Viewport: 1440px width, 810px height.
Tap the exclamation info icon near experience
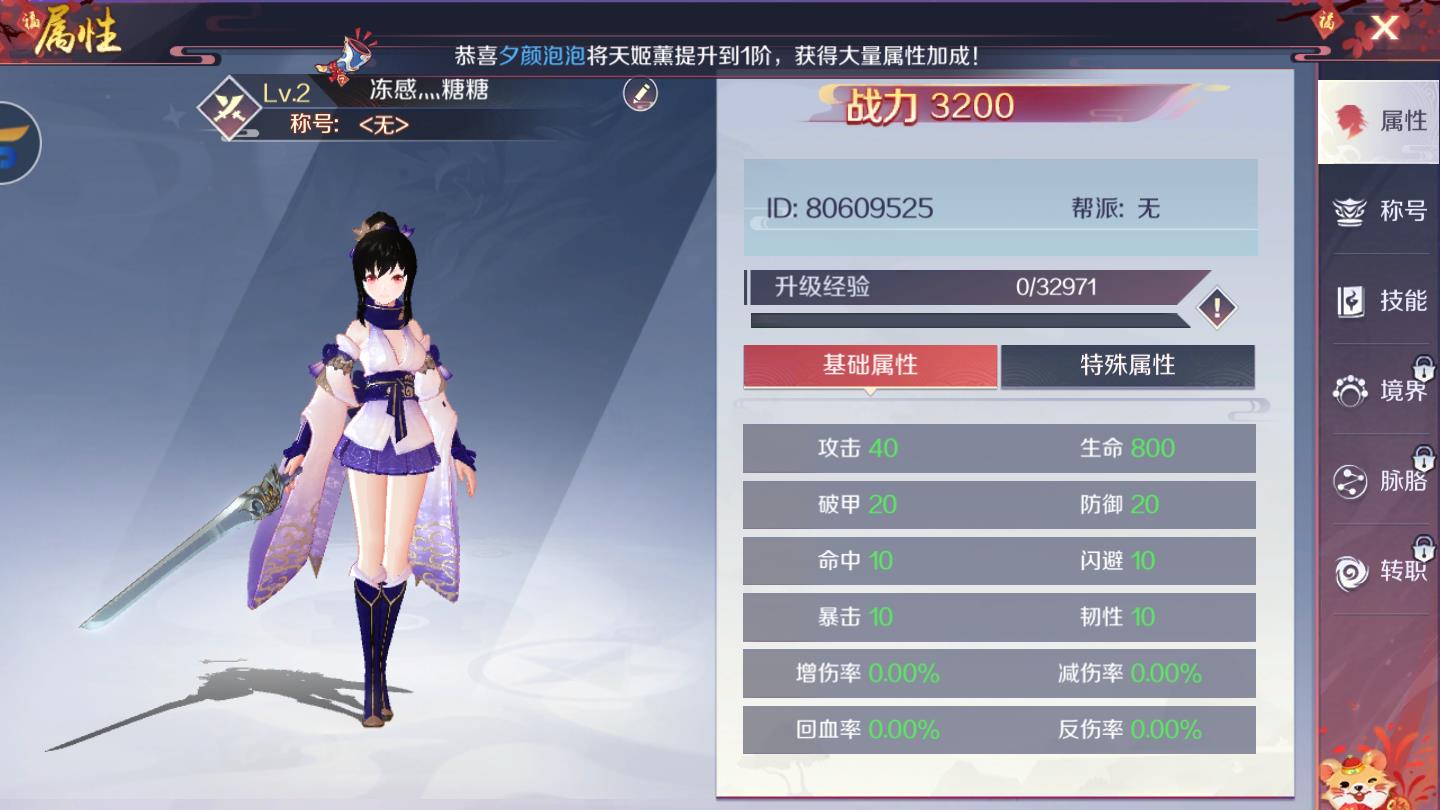click(x=1216, y=308)
